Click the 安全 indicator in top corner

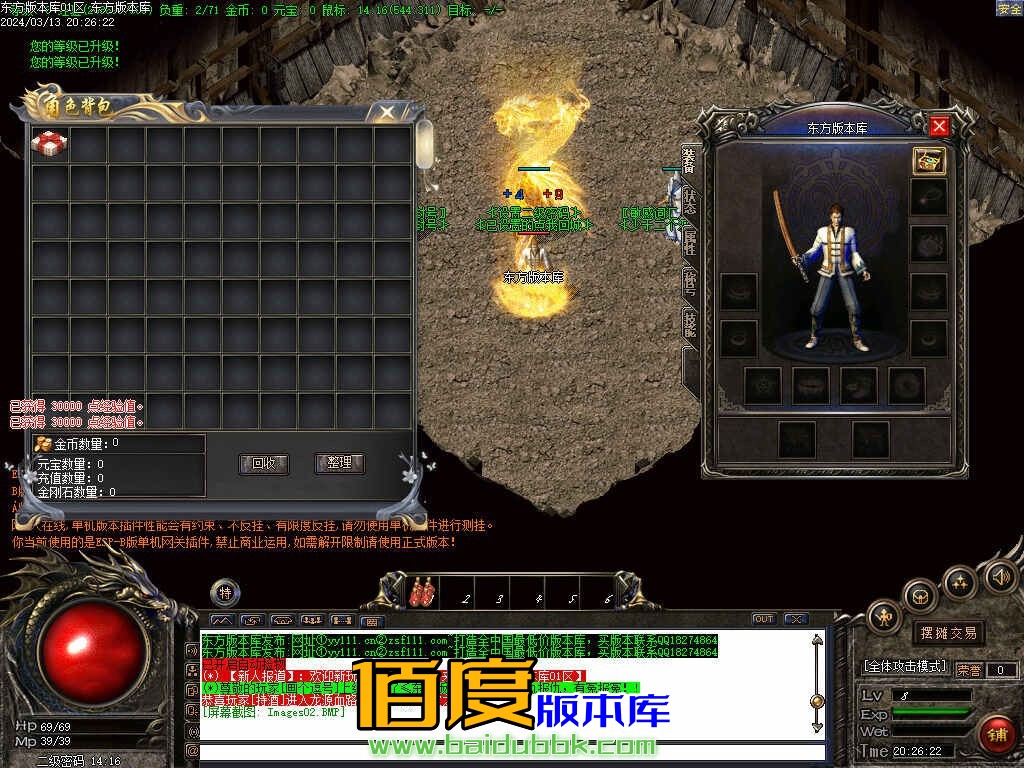[x=1009, y=9]
